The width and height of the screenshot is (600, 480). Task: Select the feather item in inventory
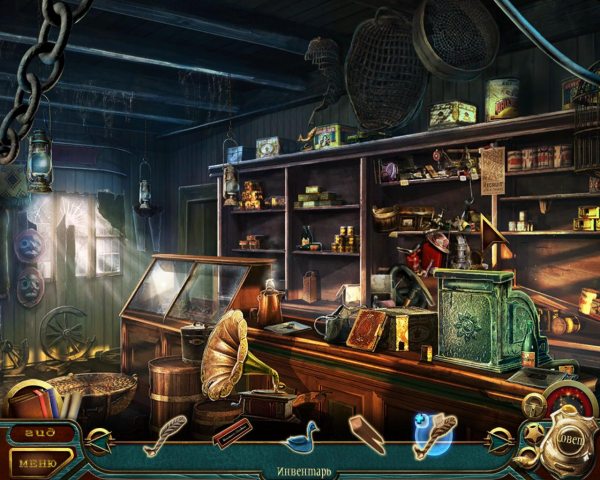click(165, 434)
